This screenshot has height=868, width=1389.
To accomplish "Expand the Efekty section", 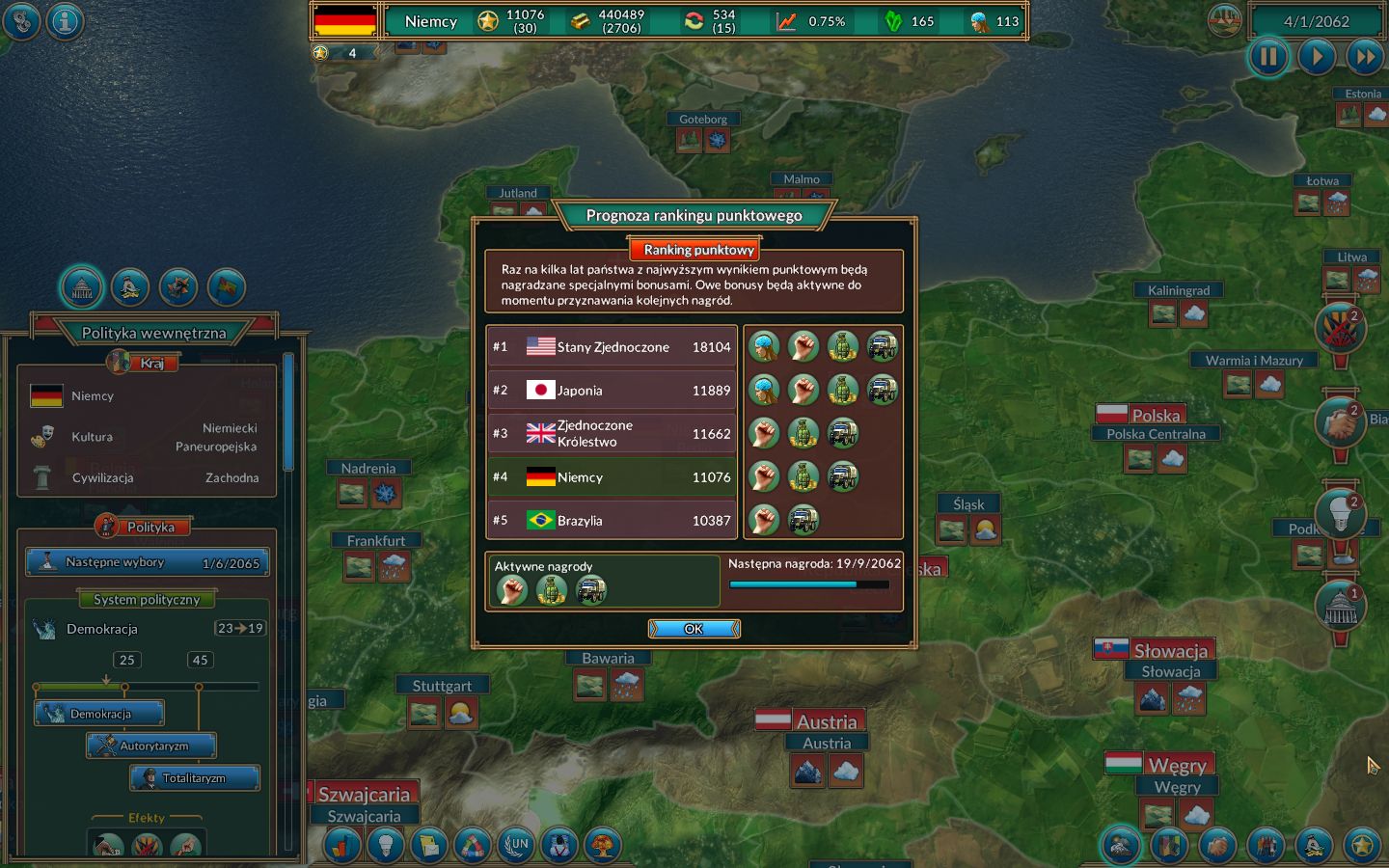I will [147, 817].
